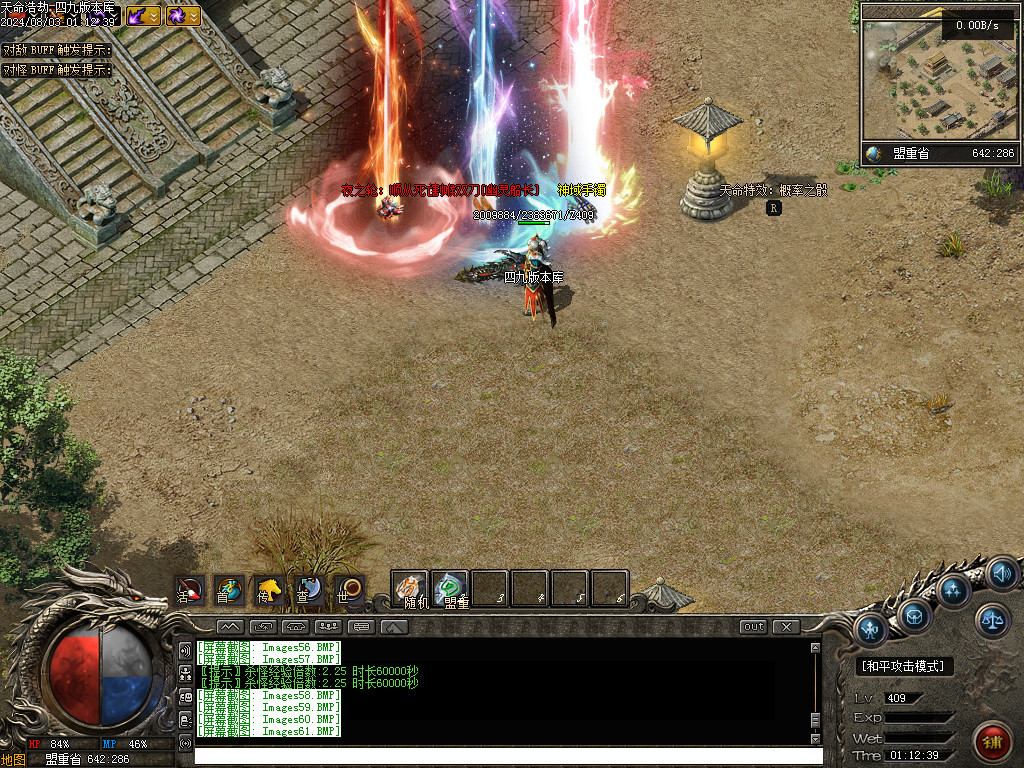1024x768 pixels.
Task: Close the chat window with X
Action: click(x=786, y=627)
